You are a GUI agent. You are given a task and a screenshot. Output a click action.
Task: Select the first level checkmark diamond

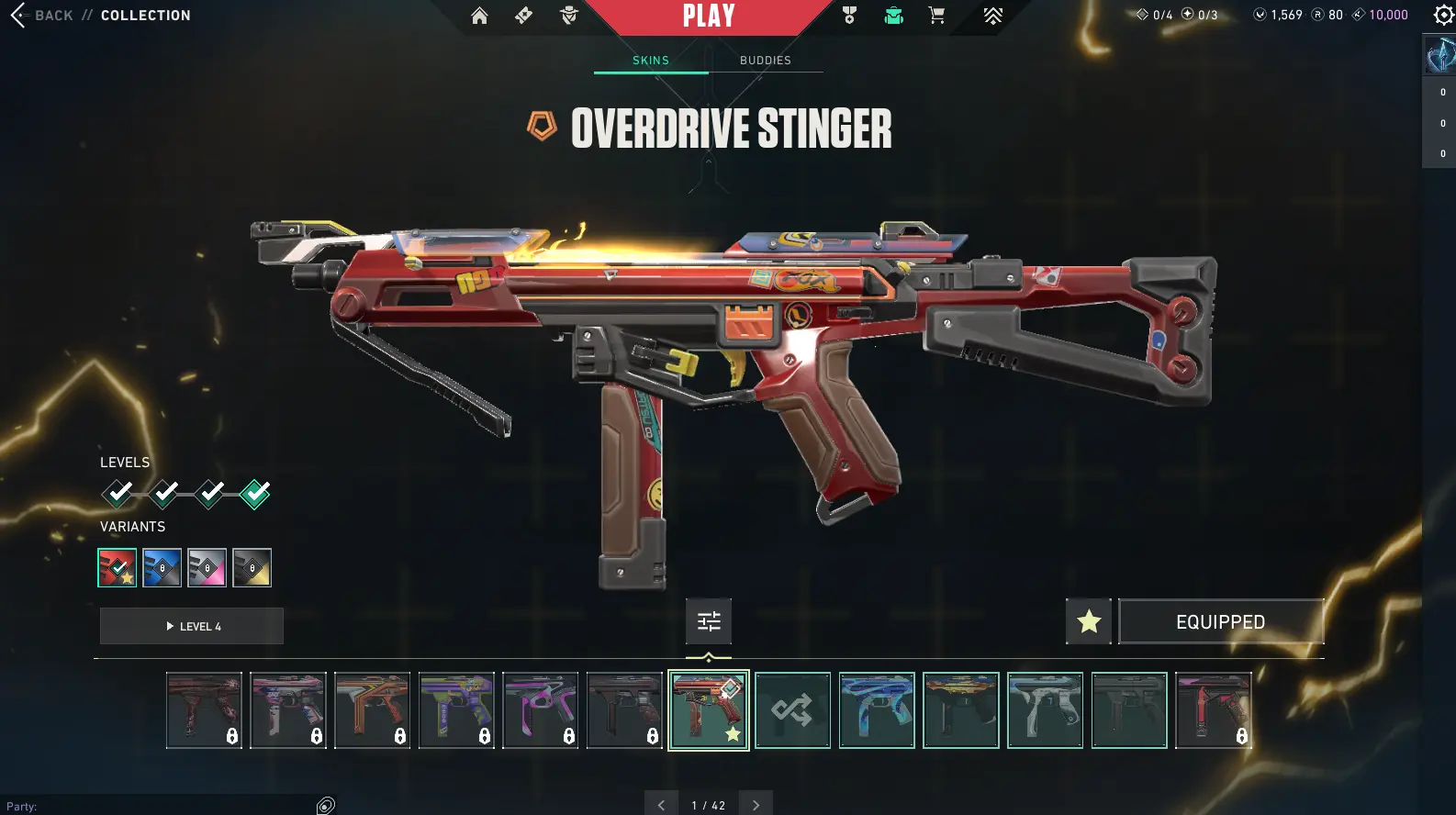pyautogui.click(x=118, y=494)
